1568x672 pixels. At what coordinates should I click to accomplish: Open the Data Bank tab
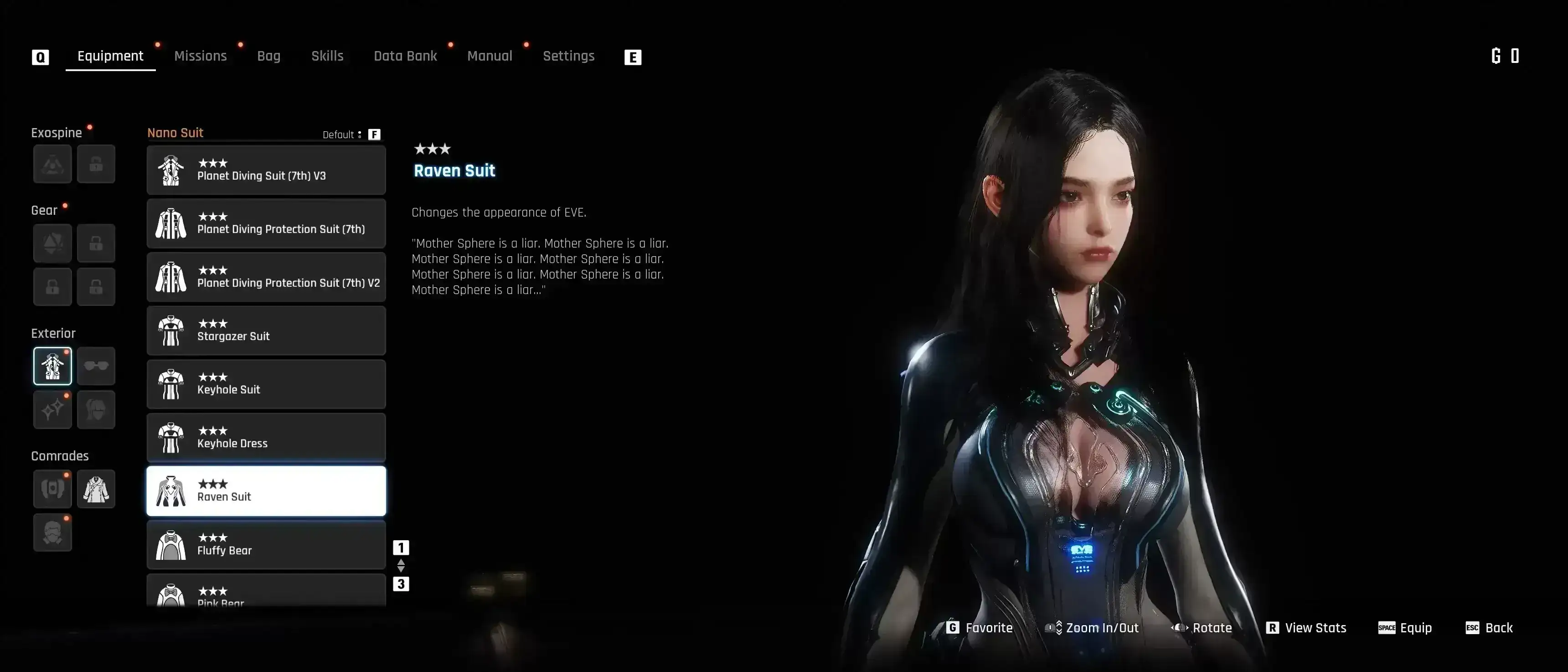tap(405, 56)
